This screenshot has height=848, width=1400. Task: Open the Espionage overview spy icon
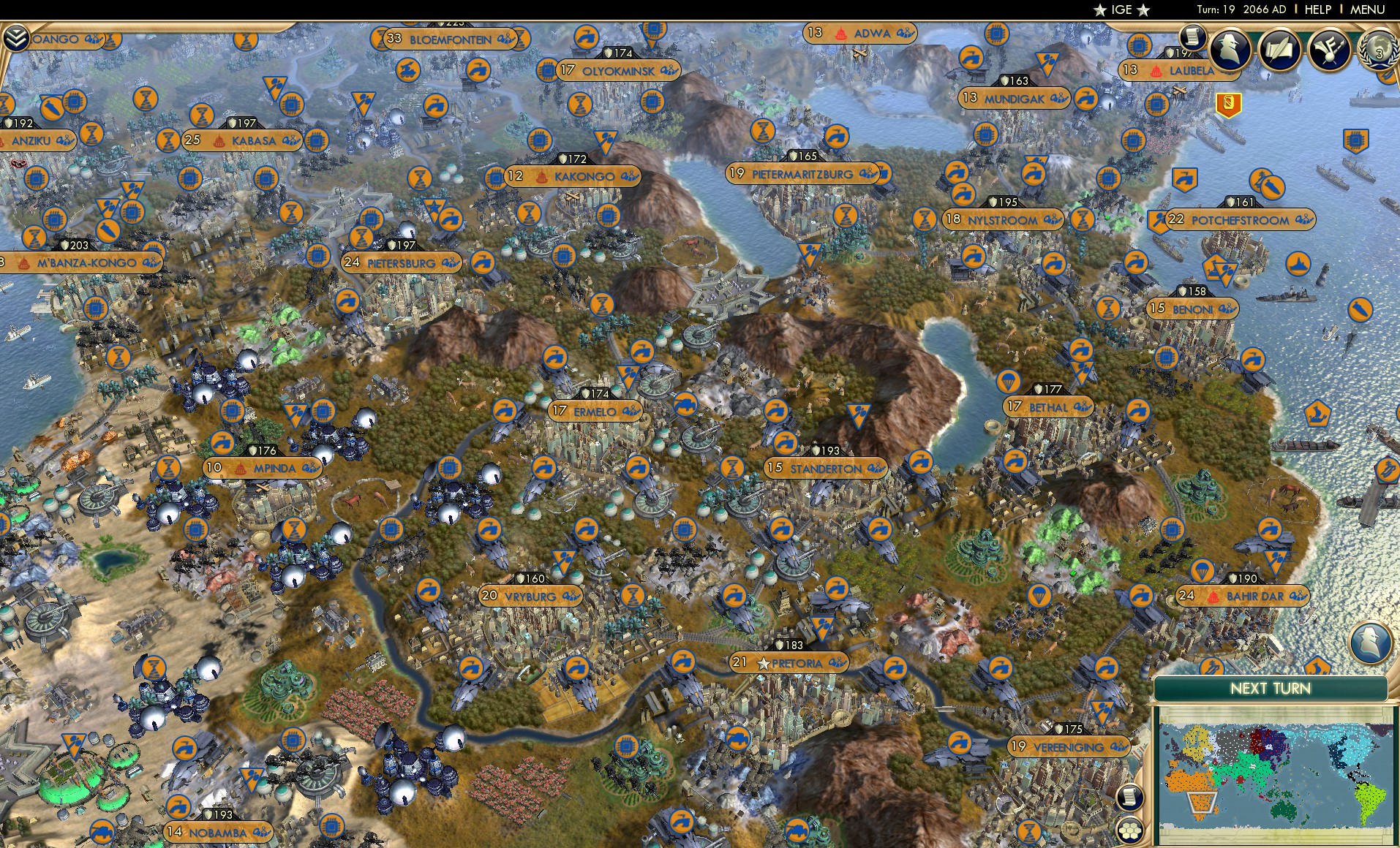[1230, 50]
